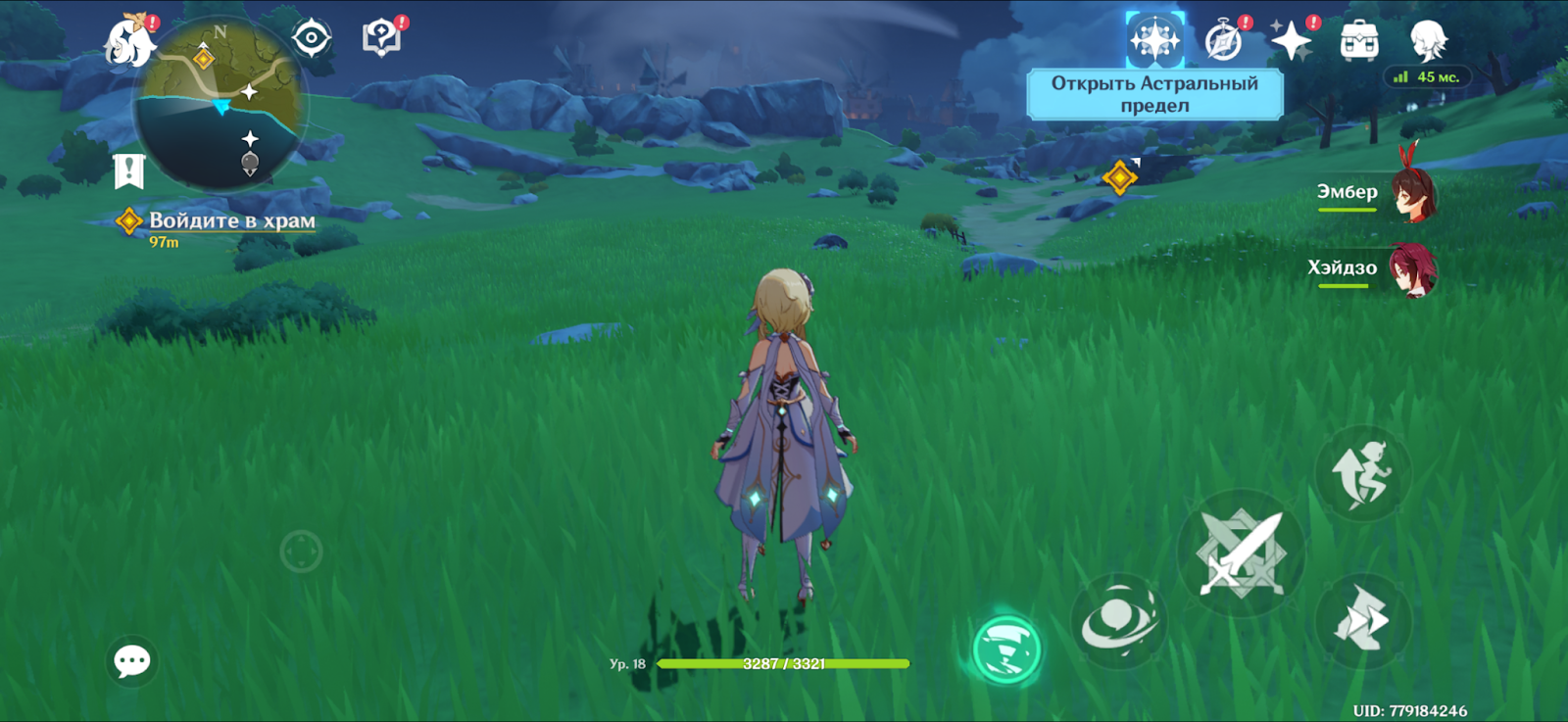Select the "Войдите в храм" quest tracker

(x=231, y=221)
